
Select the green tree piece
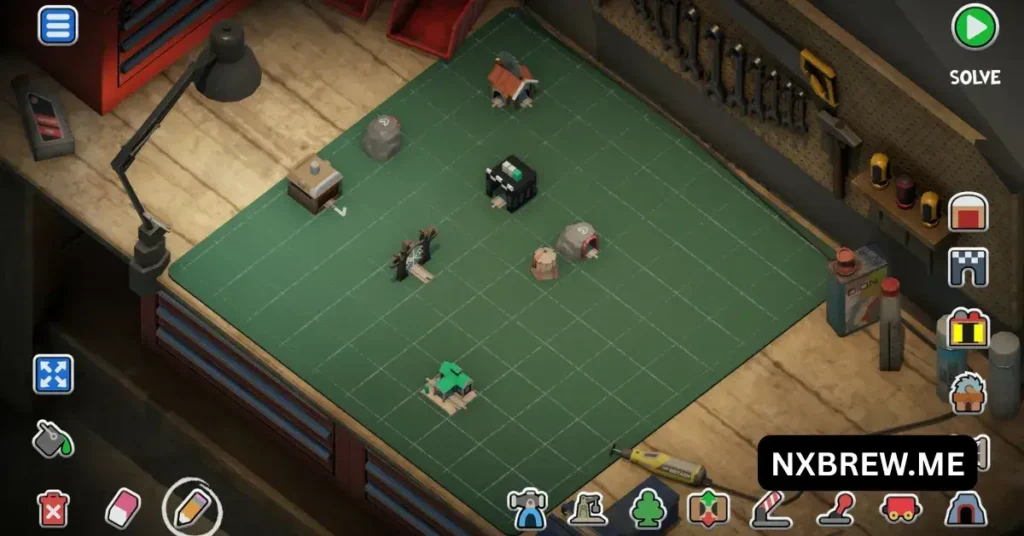pos(648,509)
